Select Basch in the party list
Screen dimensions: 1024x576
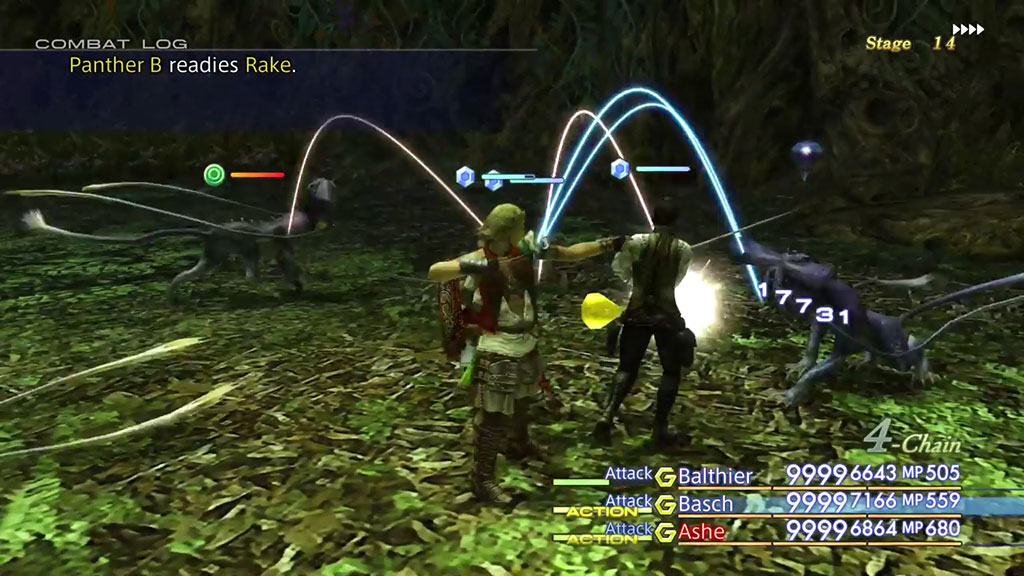[x=706, y=504]
